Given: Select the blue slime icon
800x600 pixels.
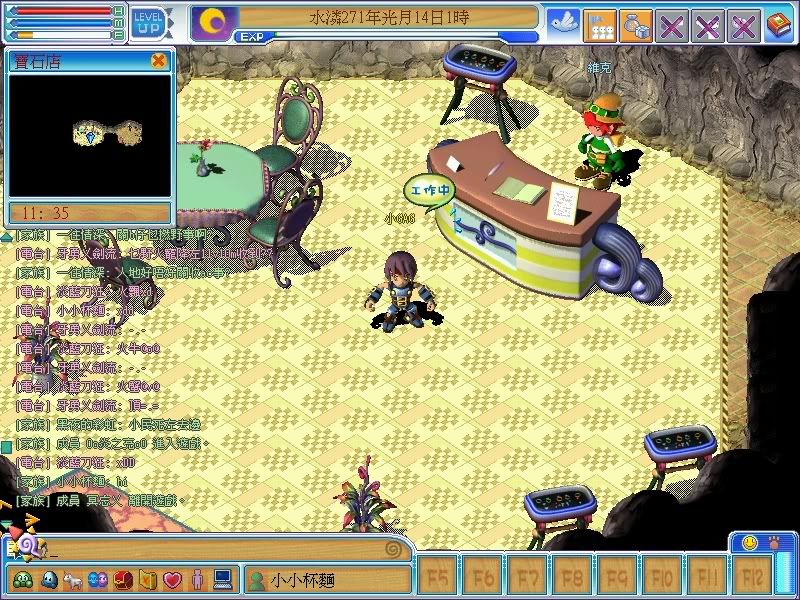Looking at the screenshot, I should pyautogui.click(x=49, y=579).
